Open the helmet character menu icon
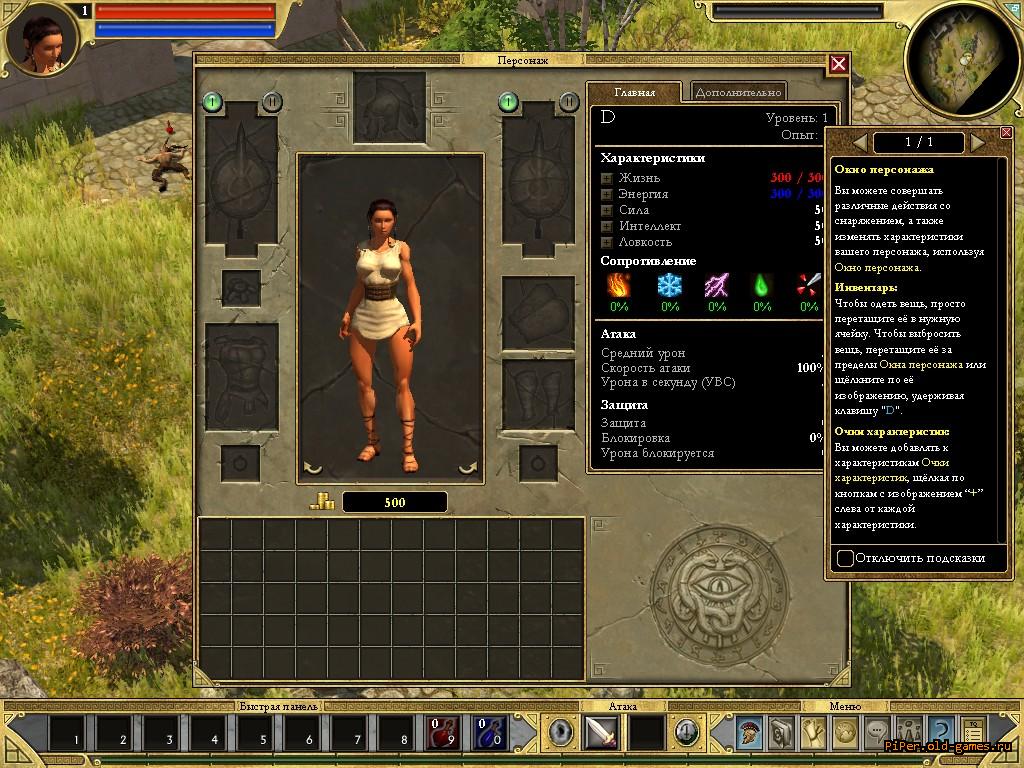This screenshot has width=1024, height=768. tap(750, 733)
